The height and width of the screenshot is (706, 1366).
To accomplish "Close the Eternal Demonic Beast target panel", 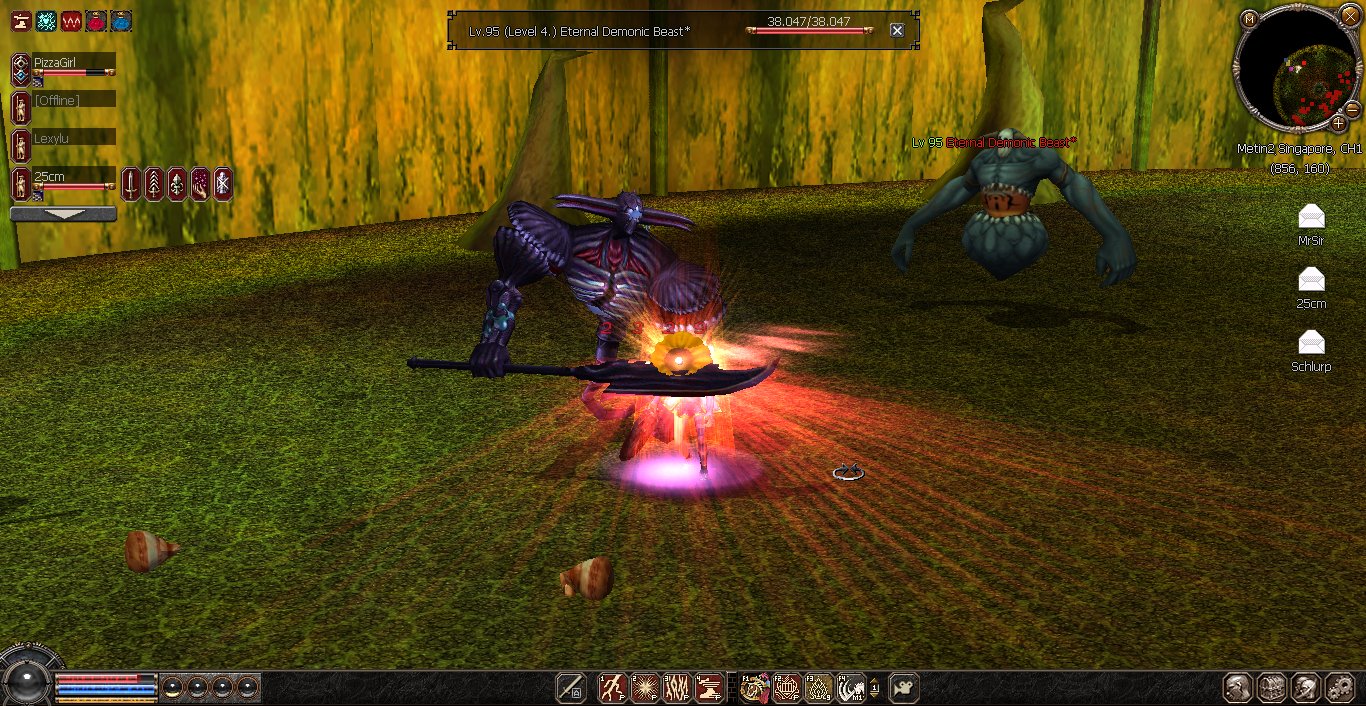I will [x=897, y=31].
